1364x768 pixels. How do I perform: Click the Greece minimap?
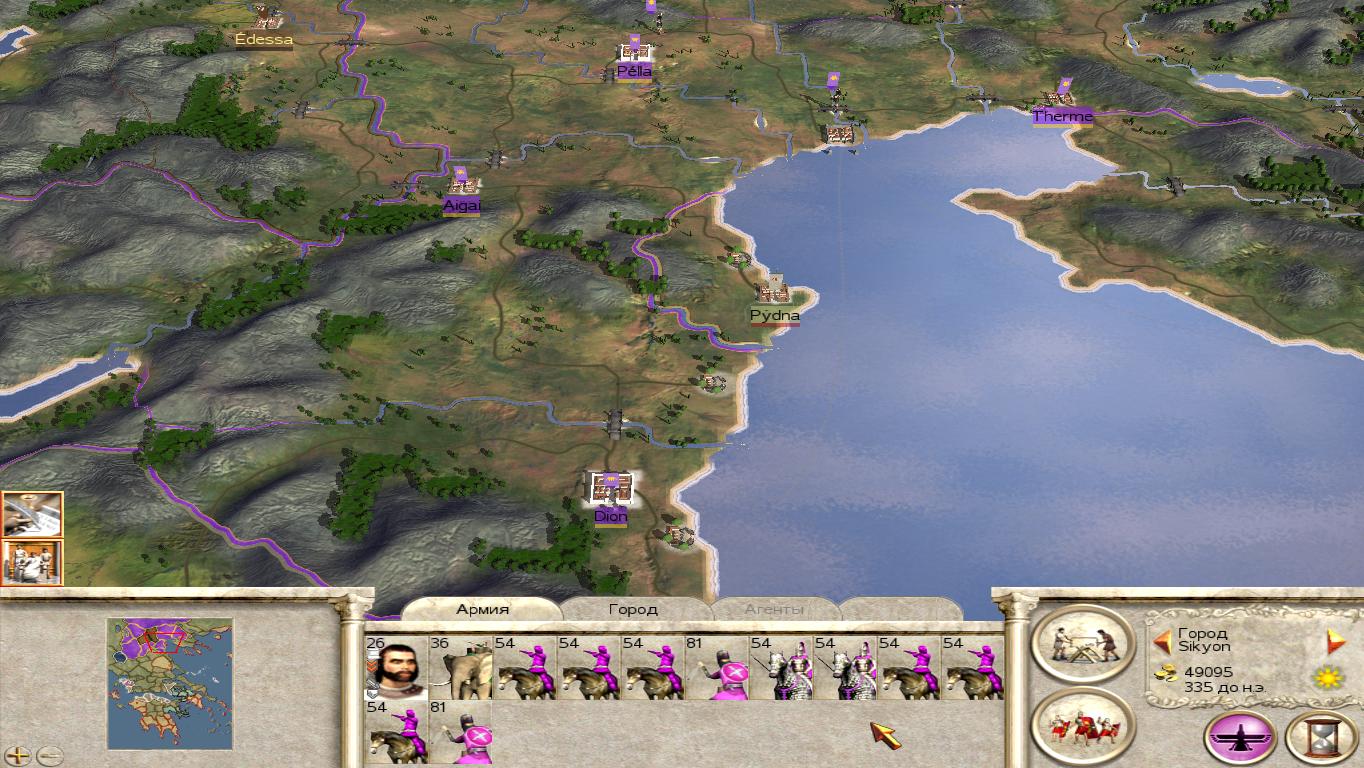(170, 683)
